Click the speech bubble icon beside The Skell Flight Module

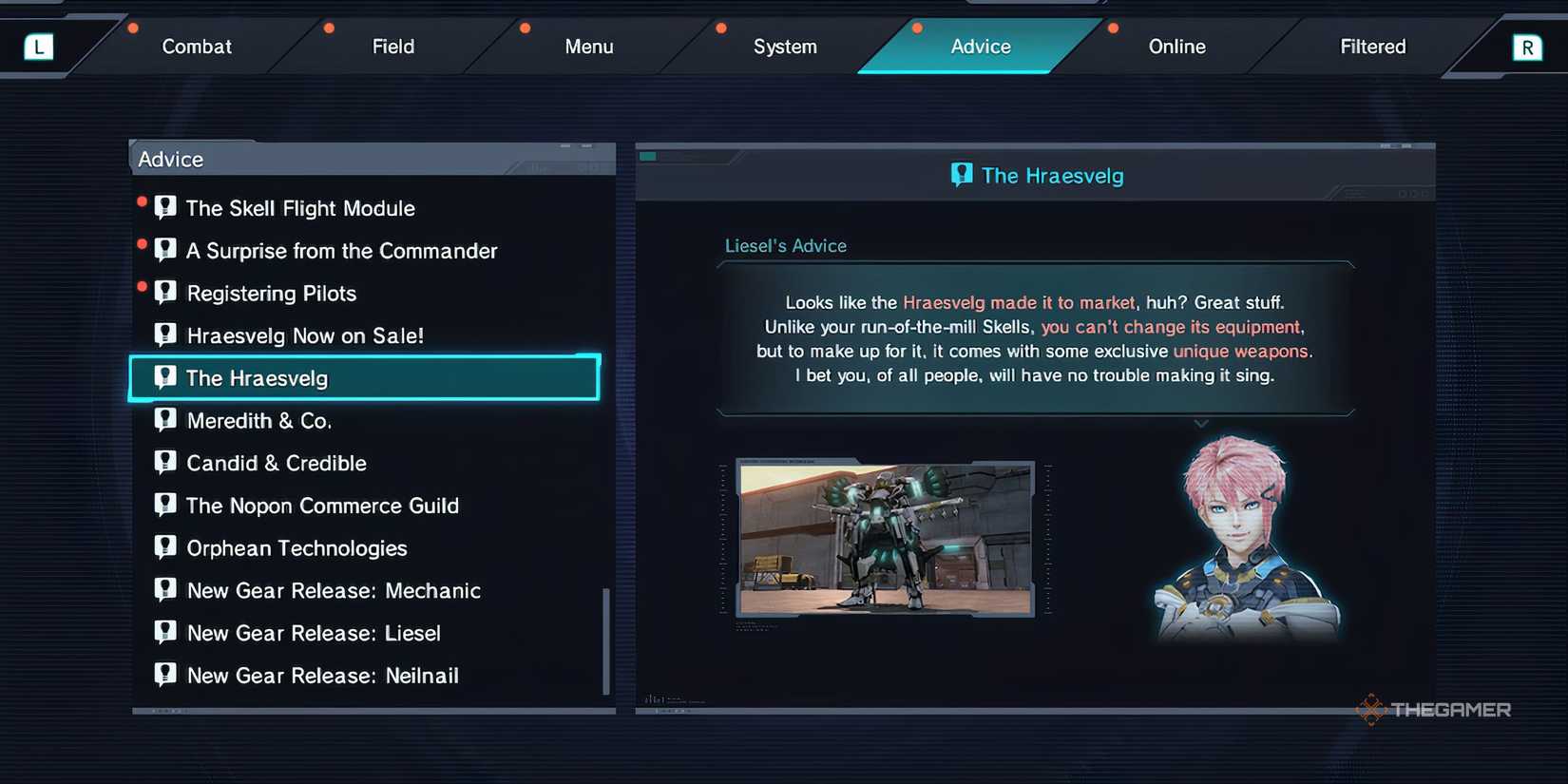pyautogui.click(x=165, y=206)
